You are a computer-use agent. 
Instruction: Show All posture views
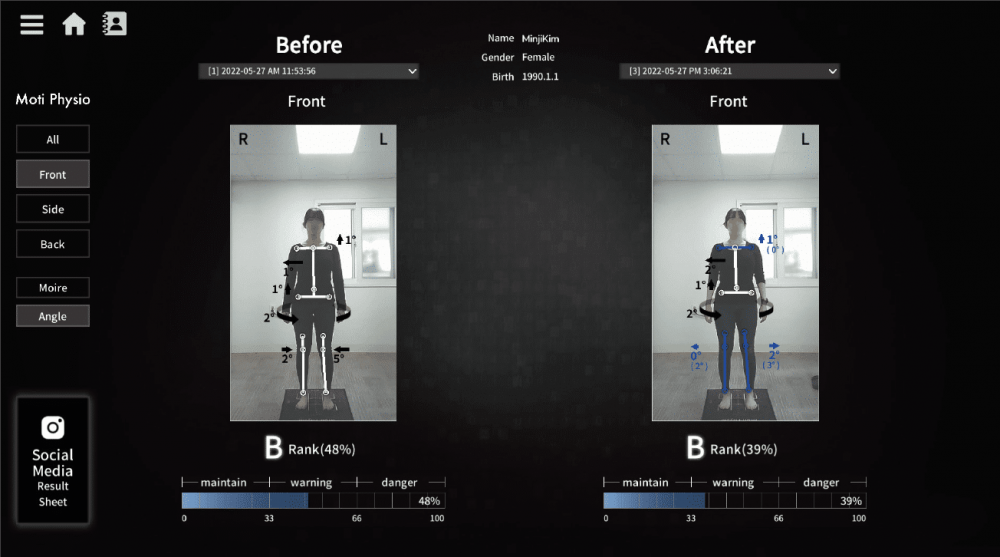pos(53,139)
